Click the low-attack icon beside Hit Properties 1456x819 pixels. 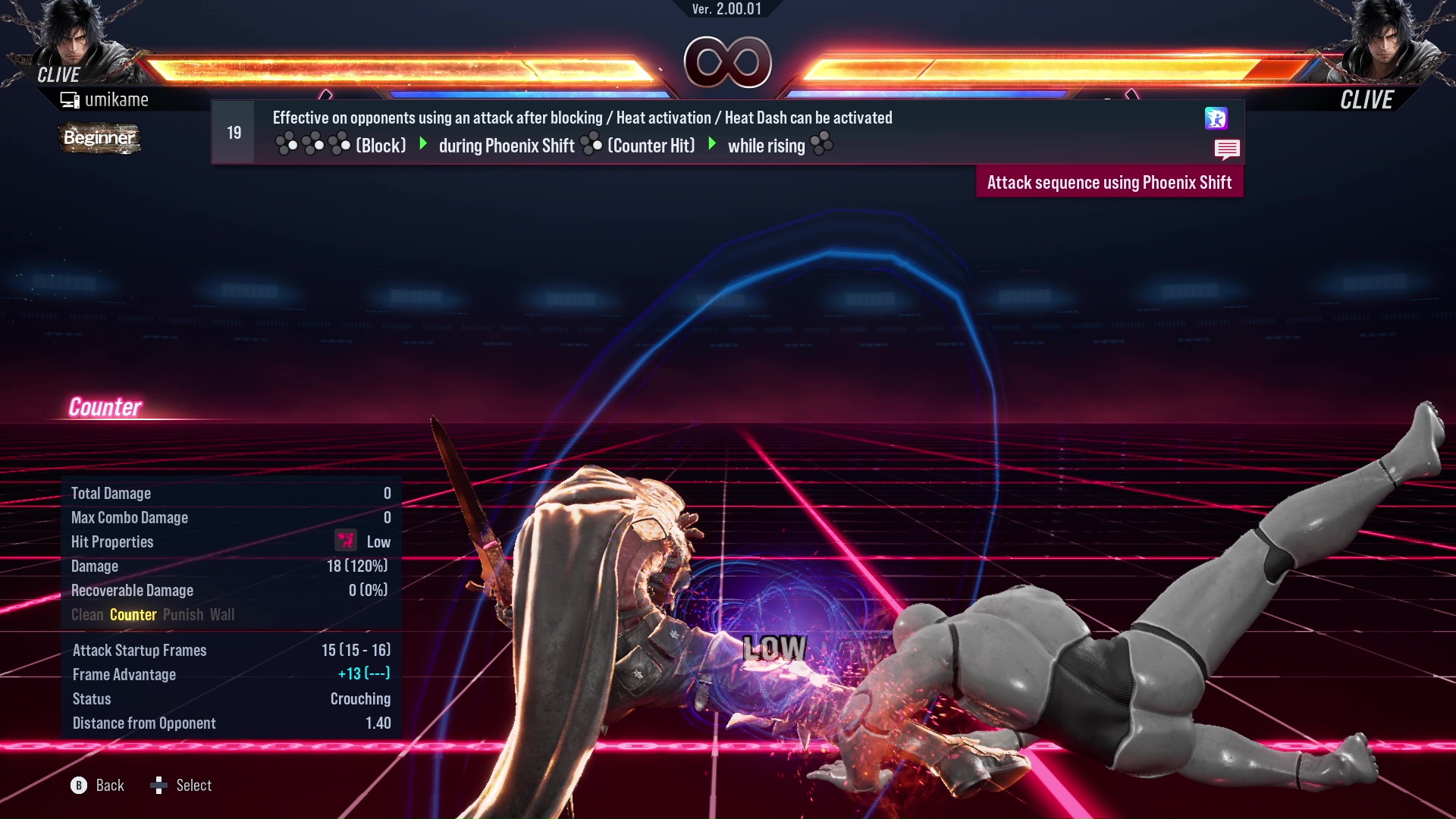(x=346, y=541)
